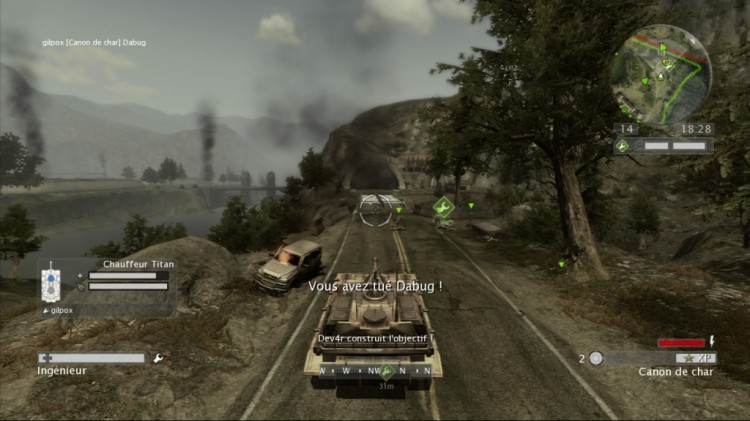Click the compass heading strip

pyautogui.click(x=375, y=370)
